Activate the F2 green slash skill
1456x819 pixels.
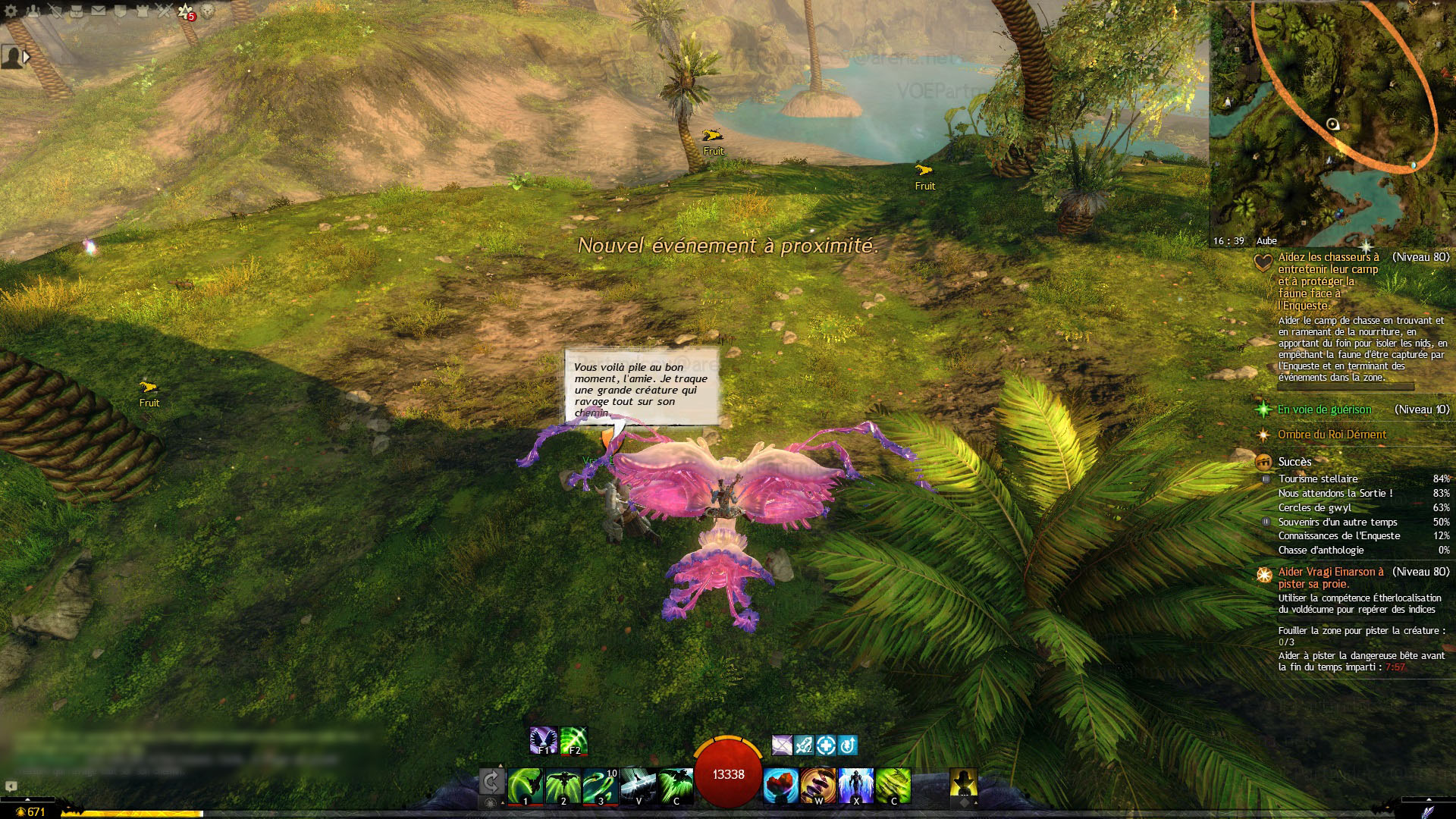pyautogui.click(x=574, y=740)
